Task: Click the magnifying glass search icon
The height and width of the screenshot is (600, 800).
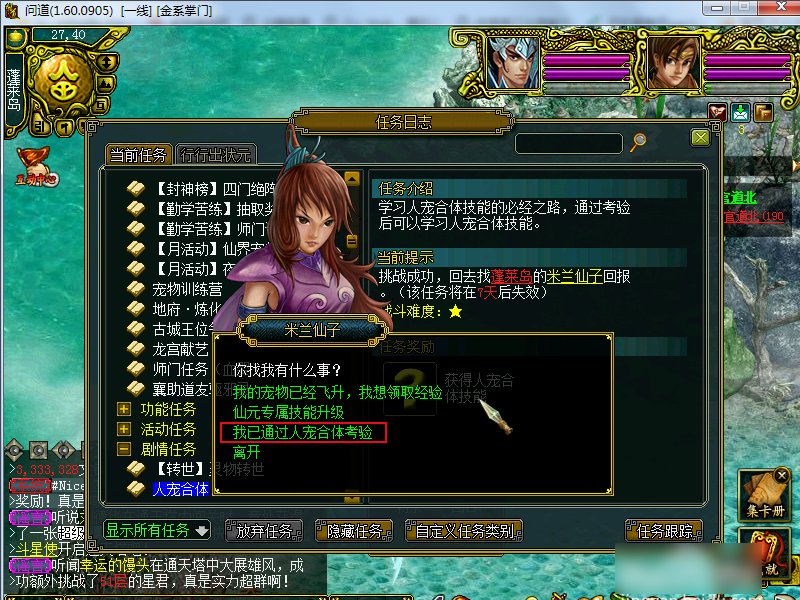Action: click(638, 142)
